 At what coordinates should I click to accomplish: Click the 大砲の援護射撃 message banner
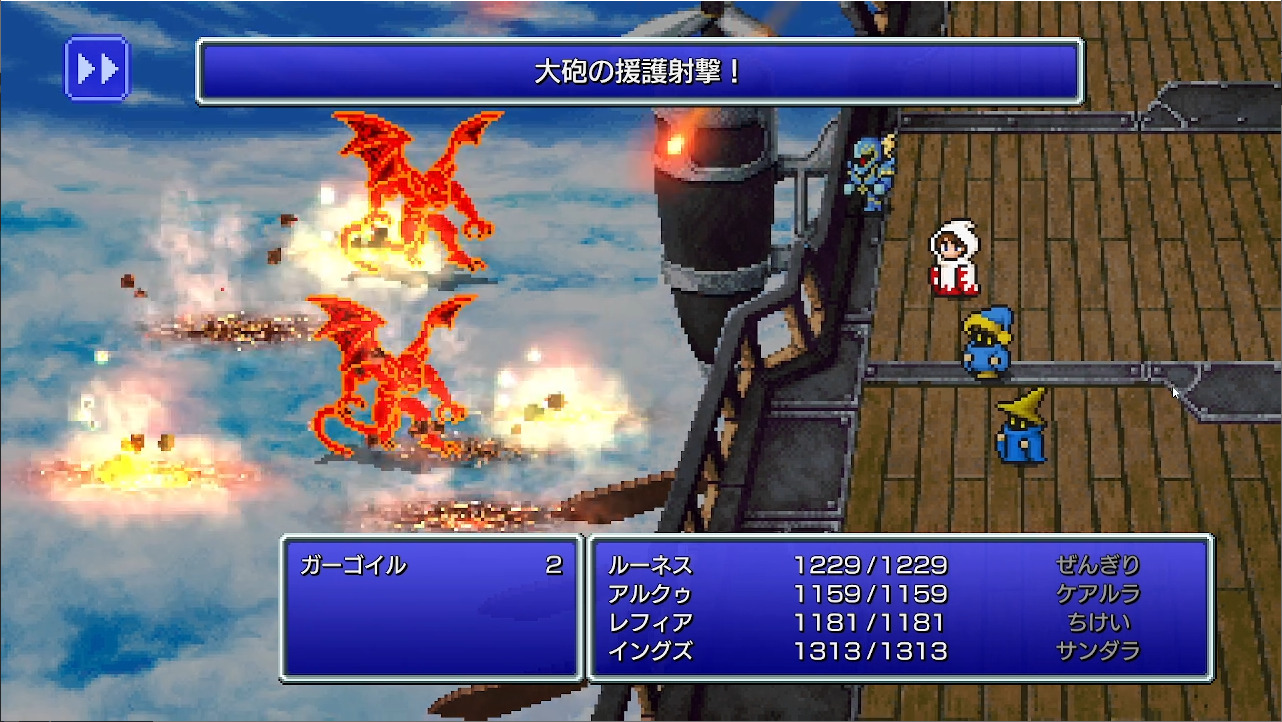point(640,72)
